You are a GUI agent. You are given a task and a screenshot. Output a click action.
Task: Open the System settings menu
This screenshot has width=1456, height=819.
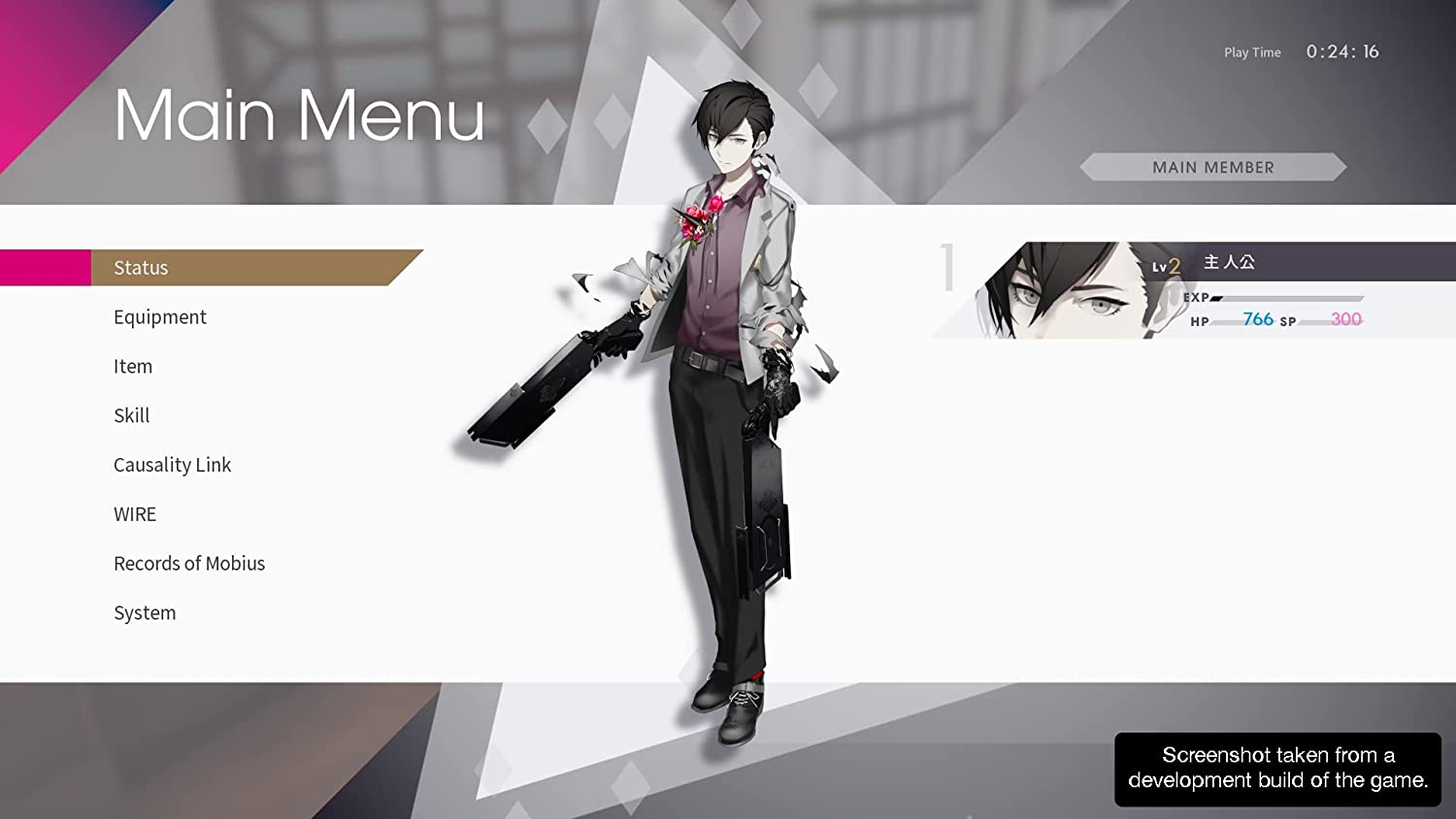[x=145, y=612]
